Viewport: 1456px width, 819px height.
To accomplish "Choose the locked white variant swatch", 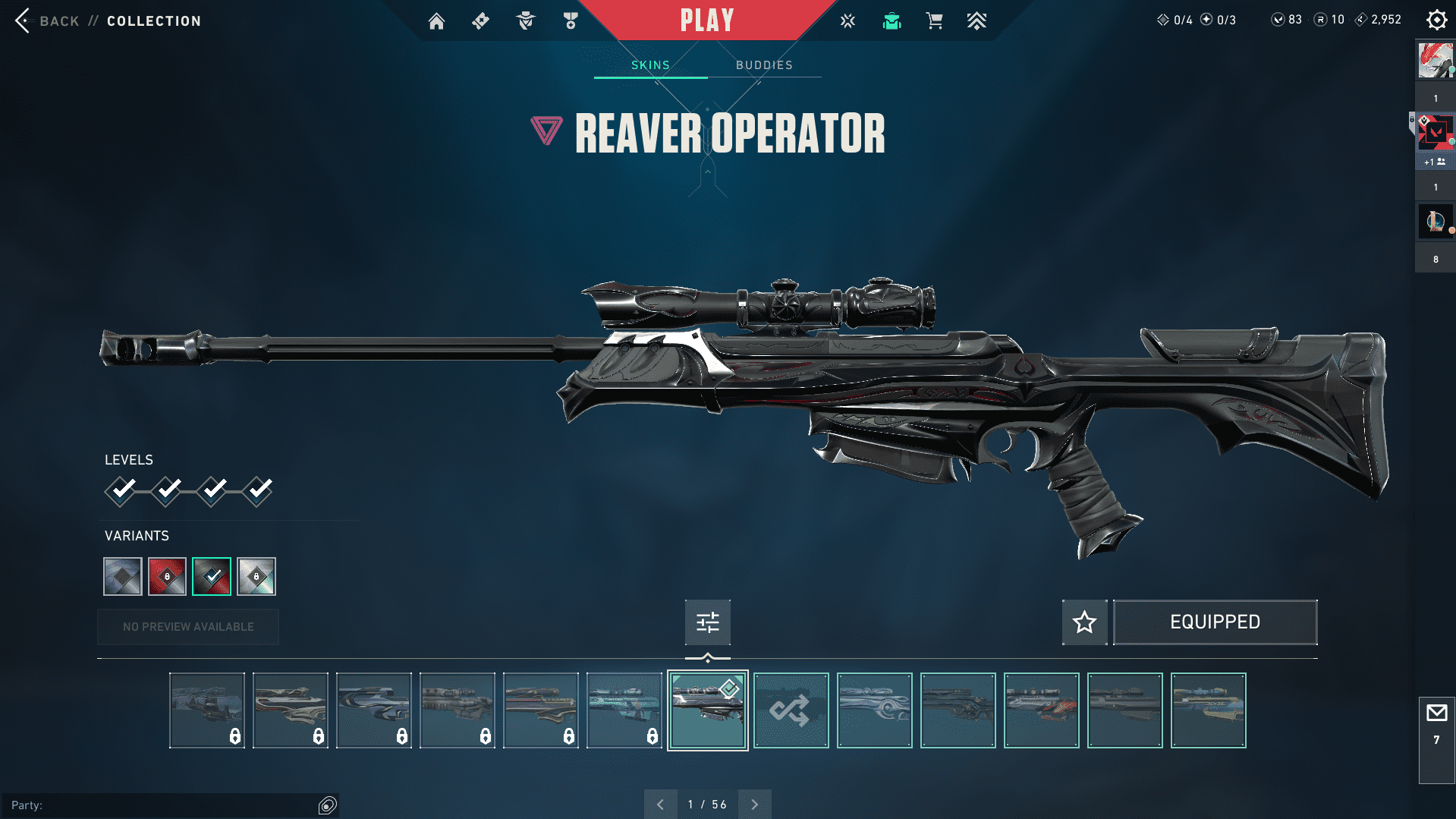I will pos(256,577).
